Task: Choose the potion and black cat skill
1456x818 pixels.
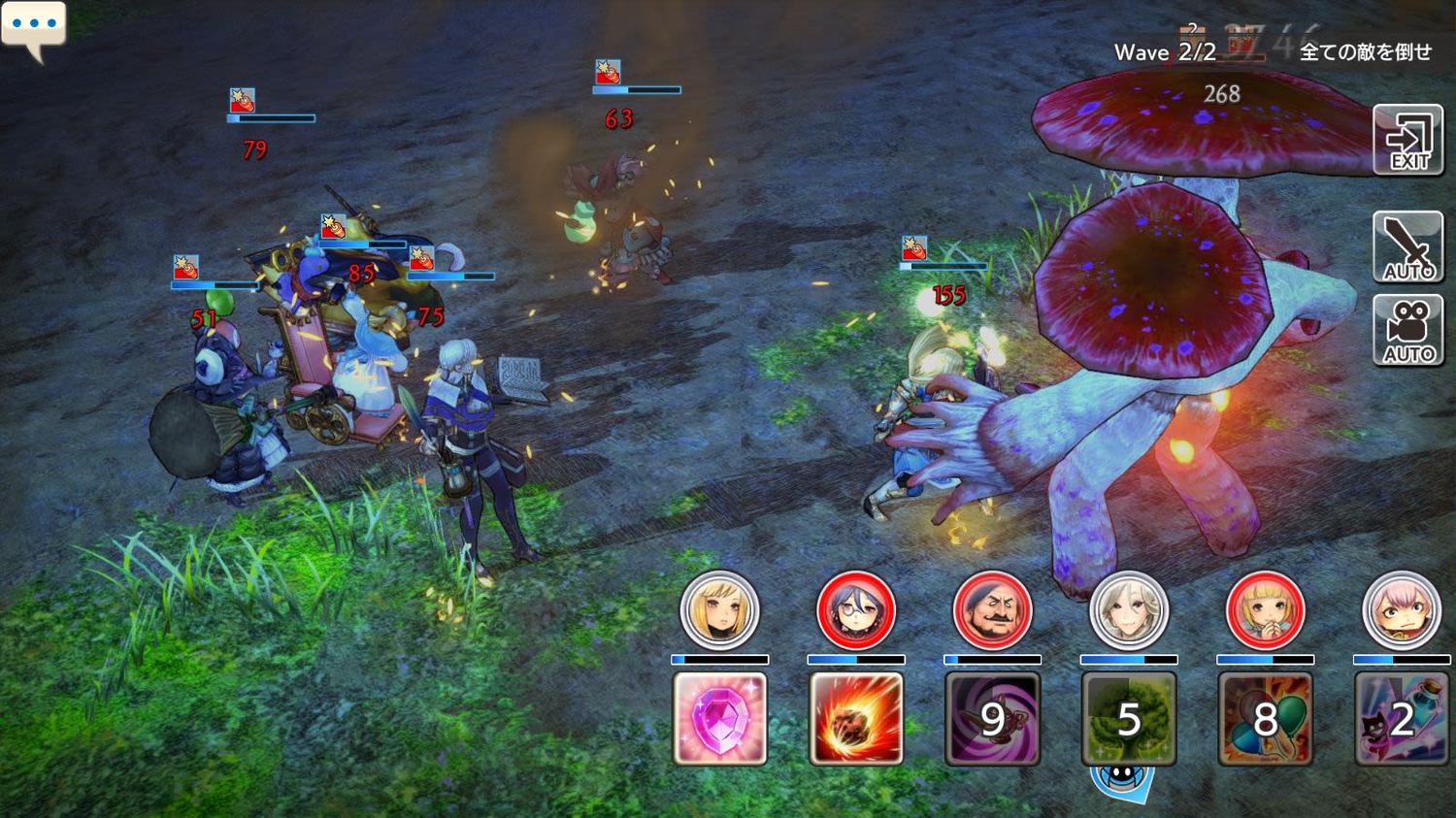Action: click(1401, 718)
